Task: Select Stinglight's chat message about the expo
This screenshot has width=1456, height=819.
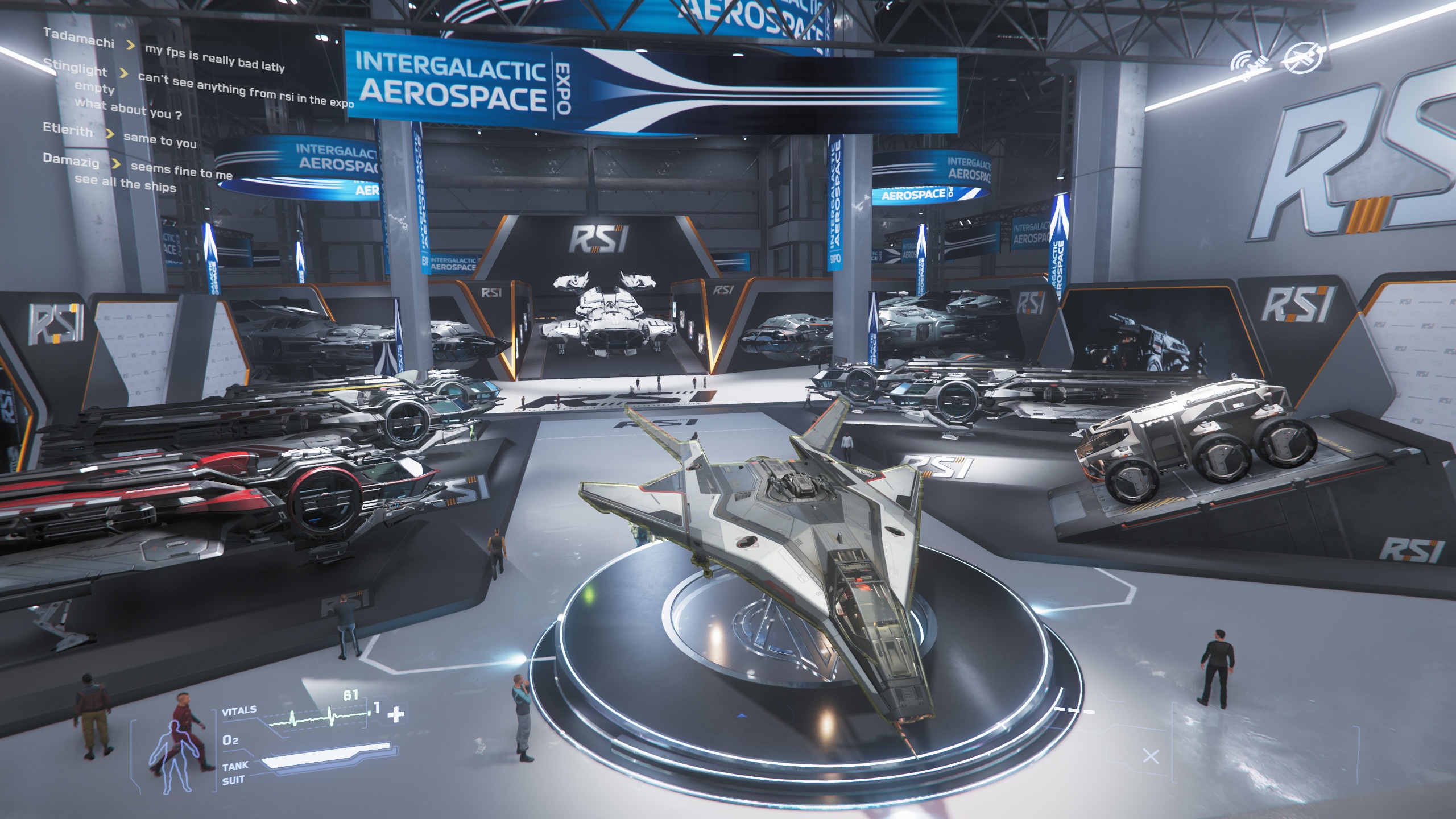Action: [x=246, y=90]
